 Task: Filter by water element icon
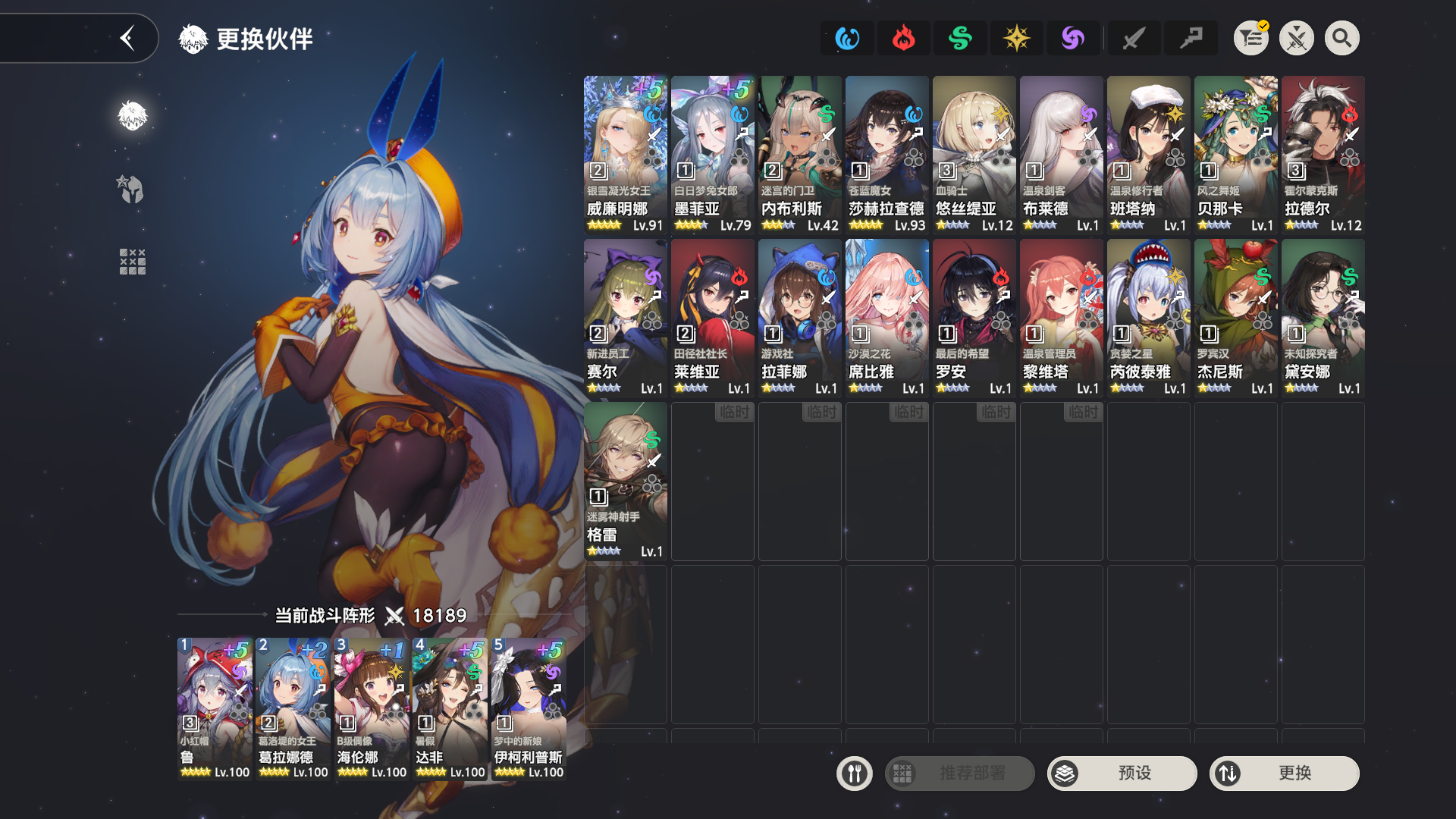click(x=847, y=38)
